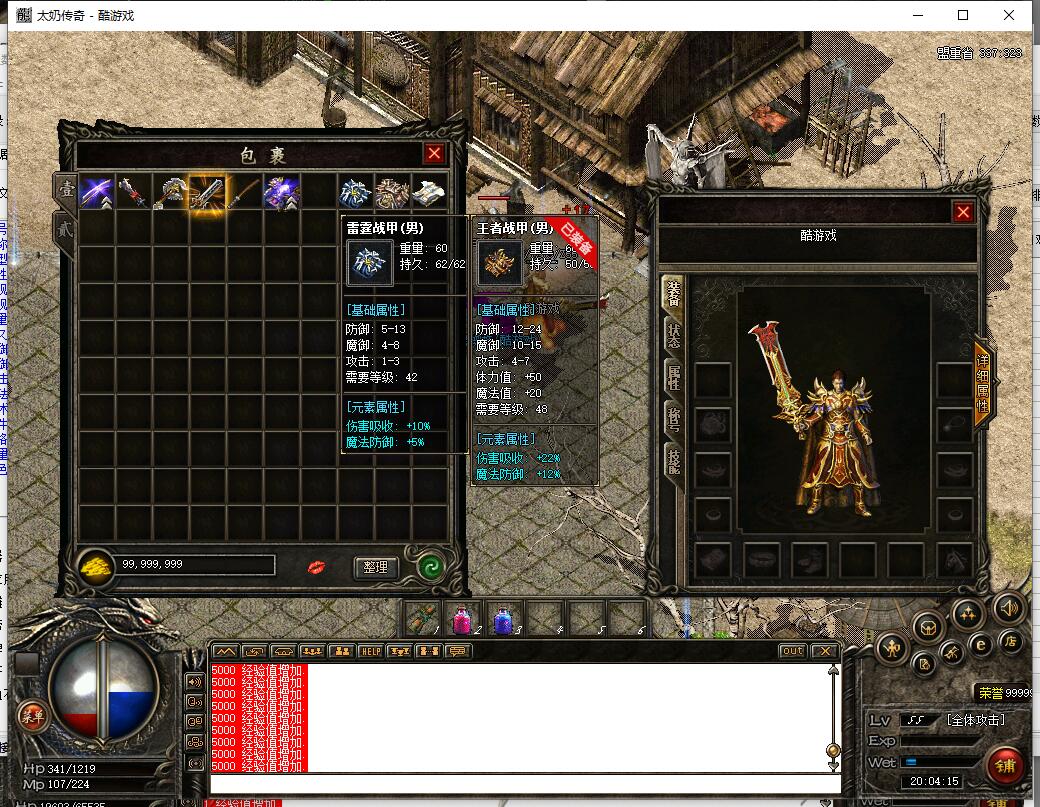Select the white scroll item in the bag

click(x=428, y=193)
